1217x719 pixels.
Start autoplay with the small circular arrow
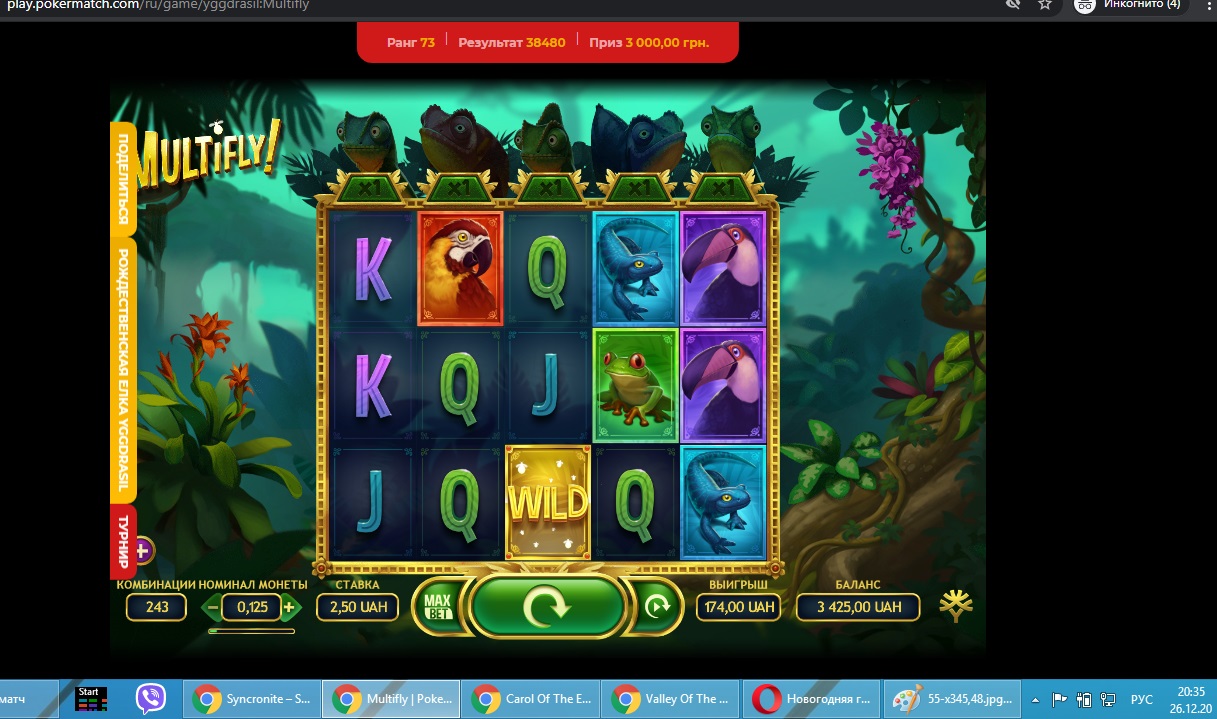pos(657,606)
